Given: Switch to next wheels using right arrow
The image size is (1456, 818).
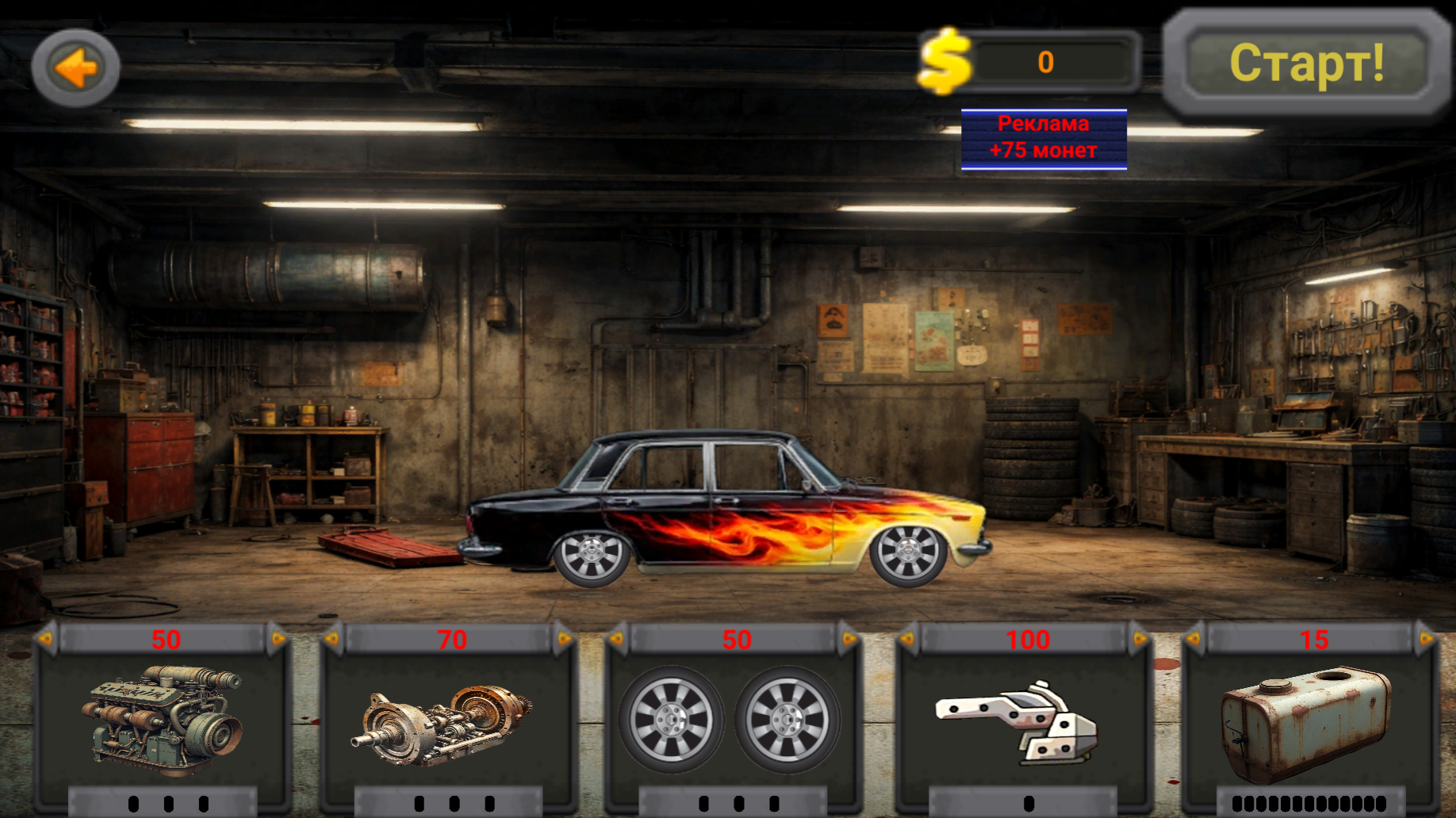Looking at the screenshot, I should (849, 638).
